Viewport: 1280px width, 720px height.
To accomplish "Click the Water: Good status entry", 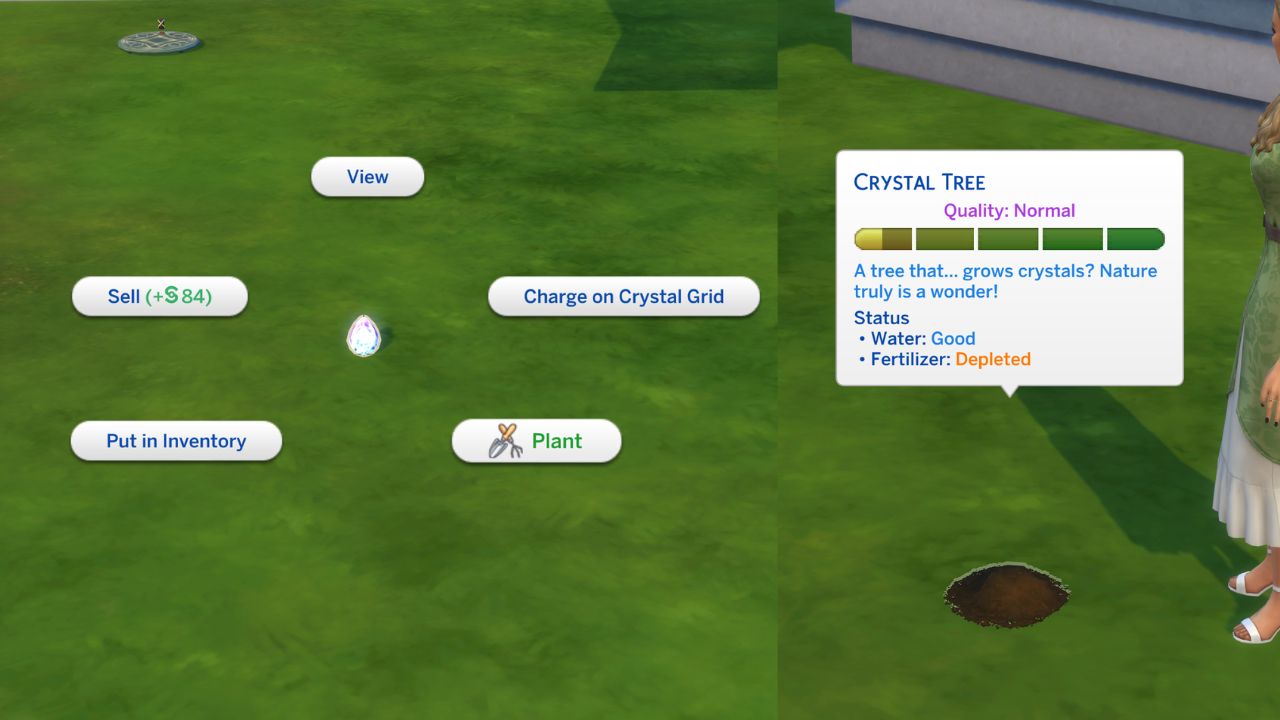I will point(920,338).
